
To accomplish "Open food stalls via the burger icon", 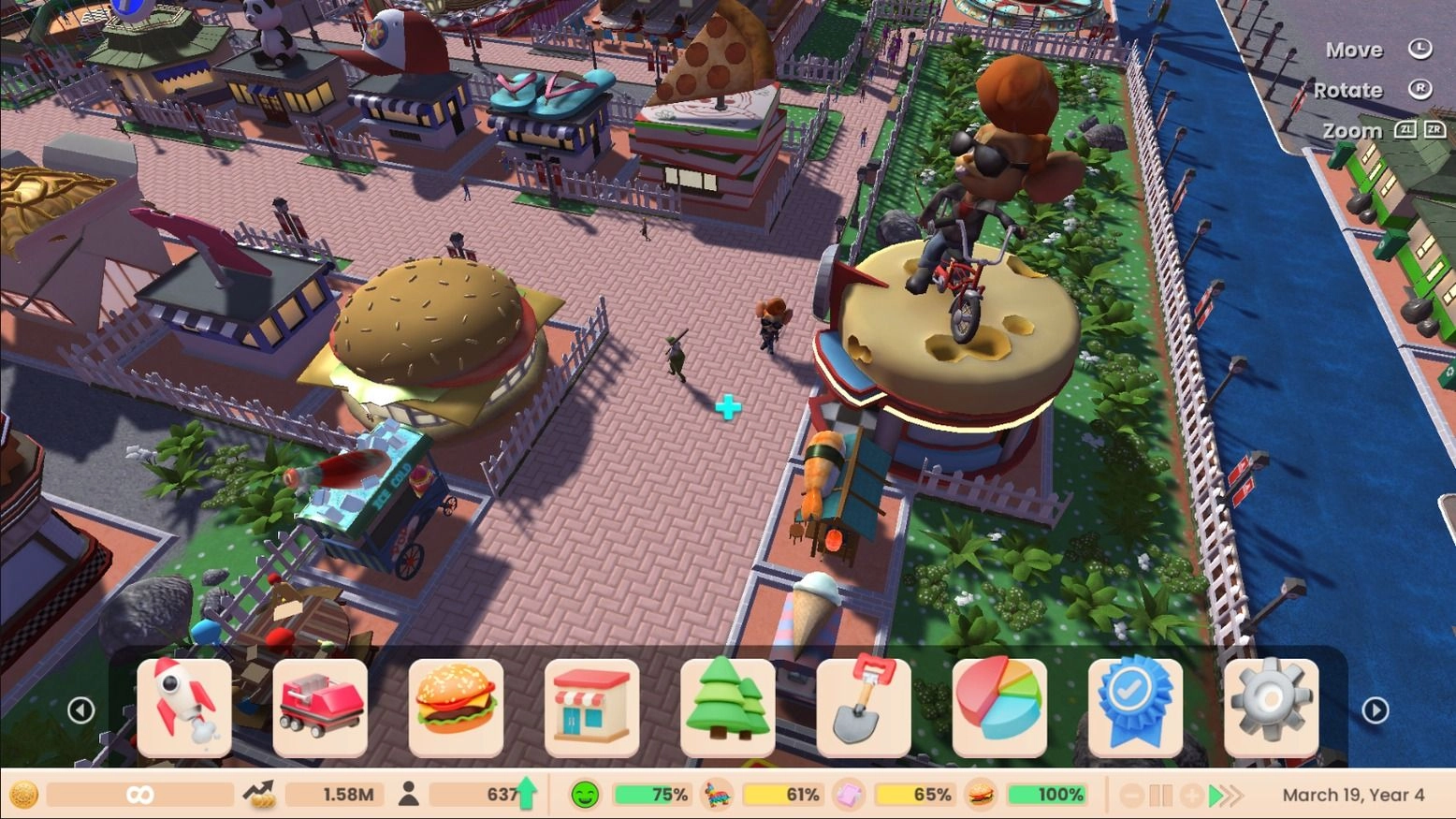I will (x=457, y=709).
